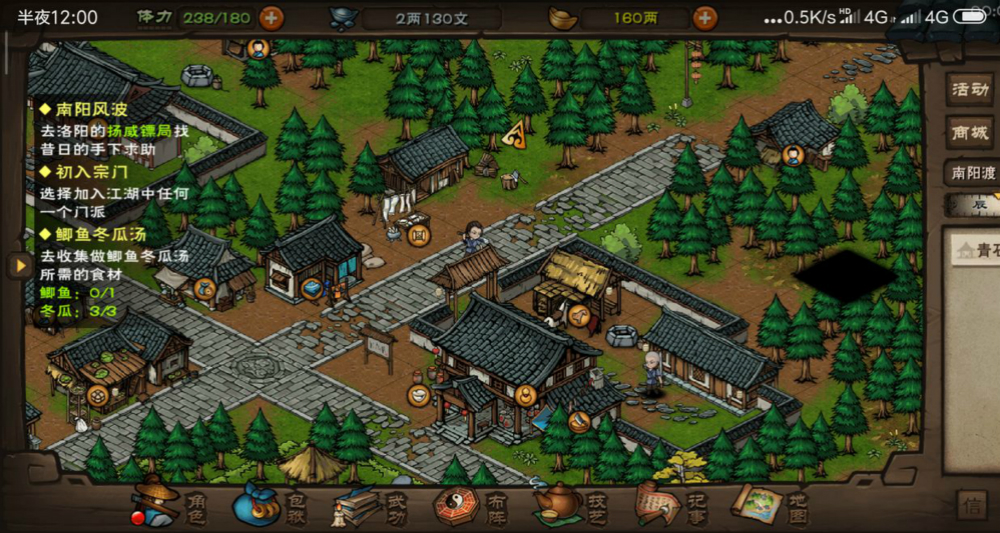
Task: Tap the triangular quest marker in the forest
Action: 516,134
